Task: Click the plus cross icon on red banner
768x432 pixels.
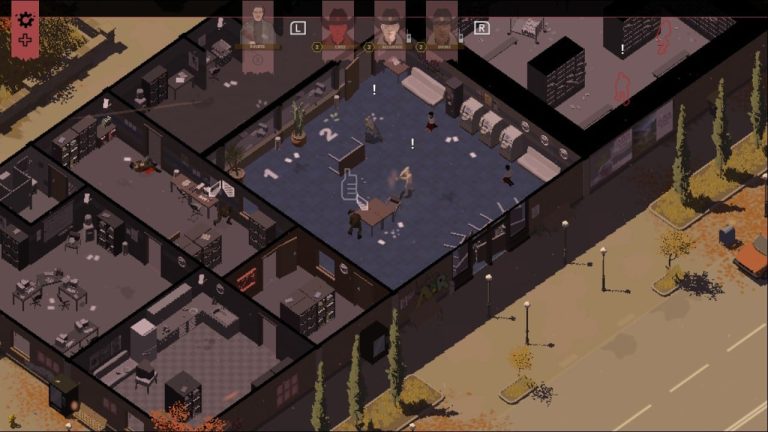Action: (x=26, y=39)
